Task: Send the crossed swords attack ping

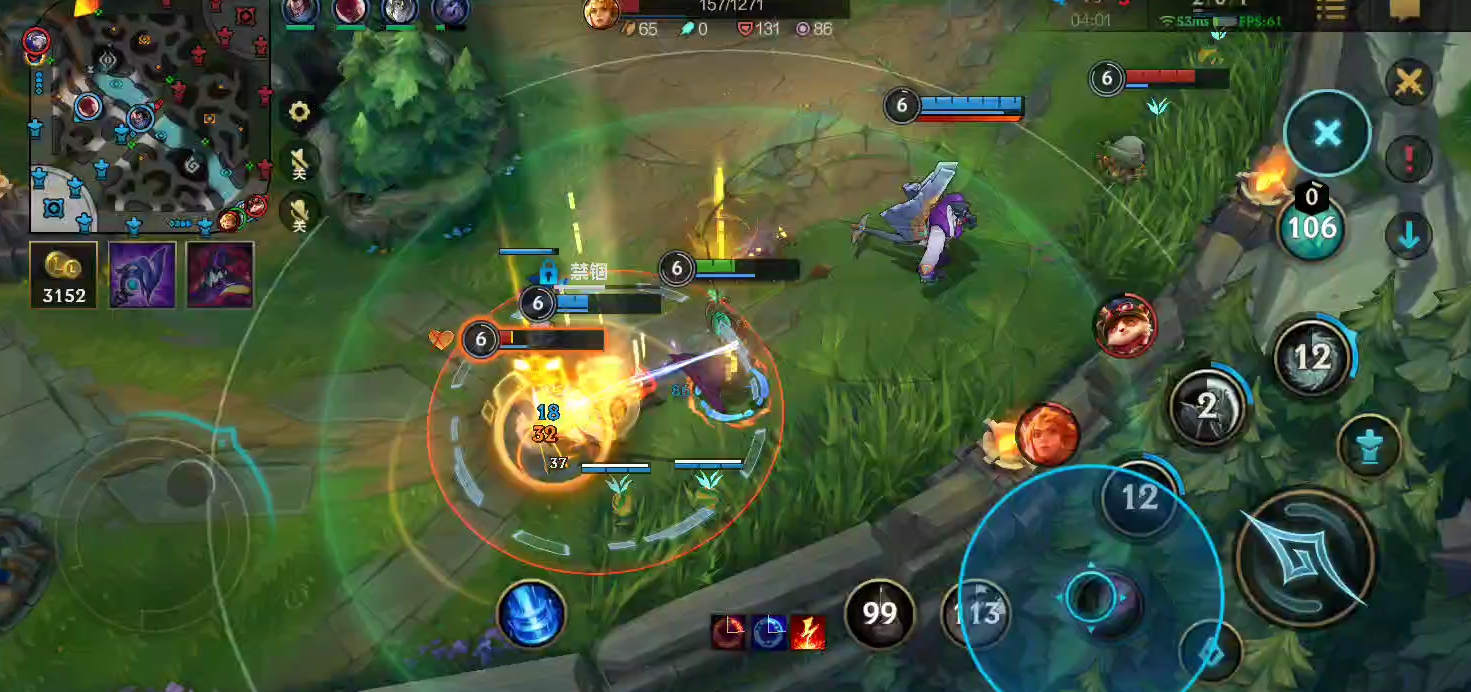Action: (x=1410, y=82)
